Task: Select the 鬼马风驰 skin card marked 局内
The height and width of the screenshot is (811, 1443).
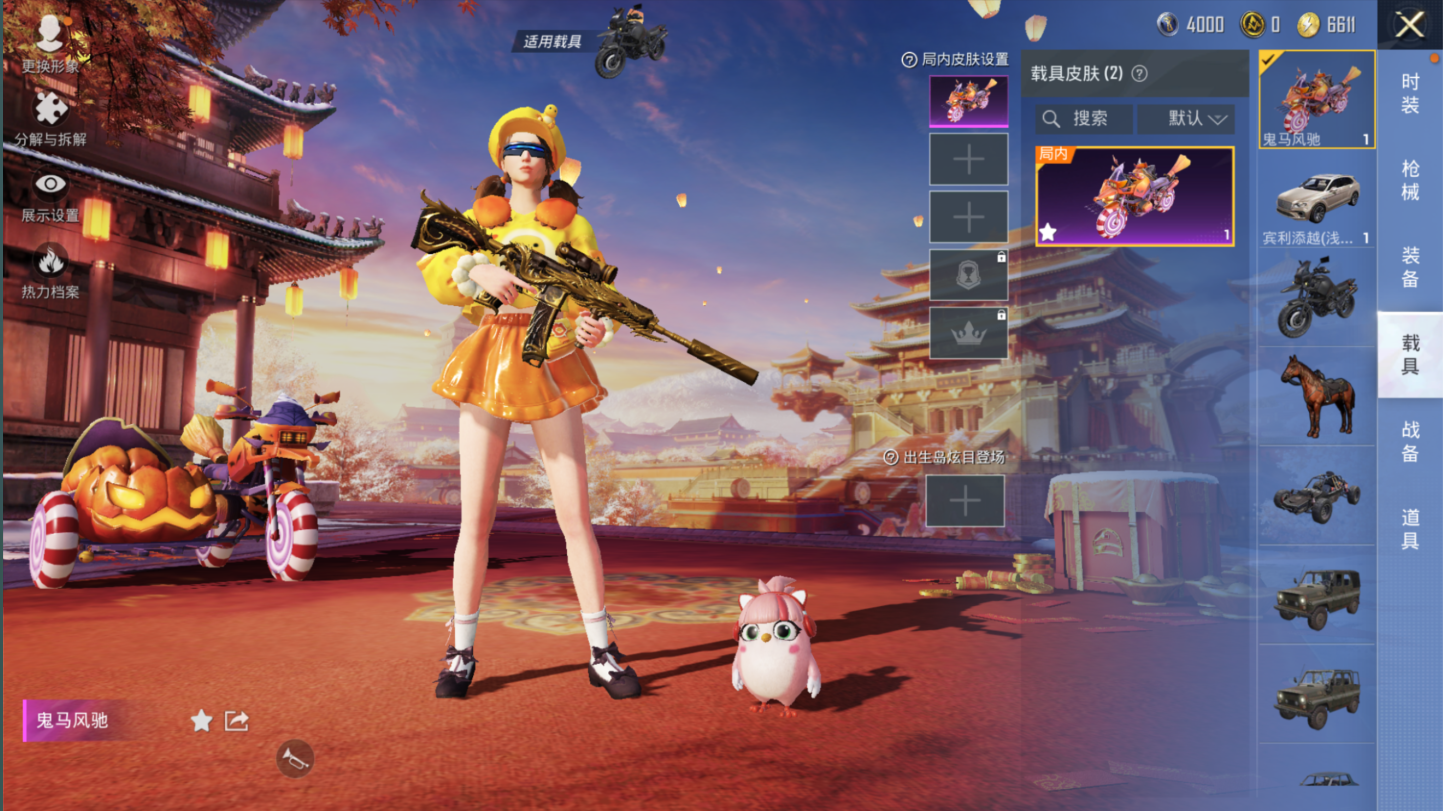Action: (x=1134, y=196)
